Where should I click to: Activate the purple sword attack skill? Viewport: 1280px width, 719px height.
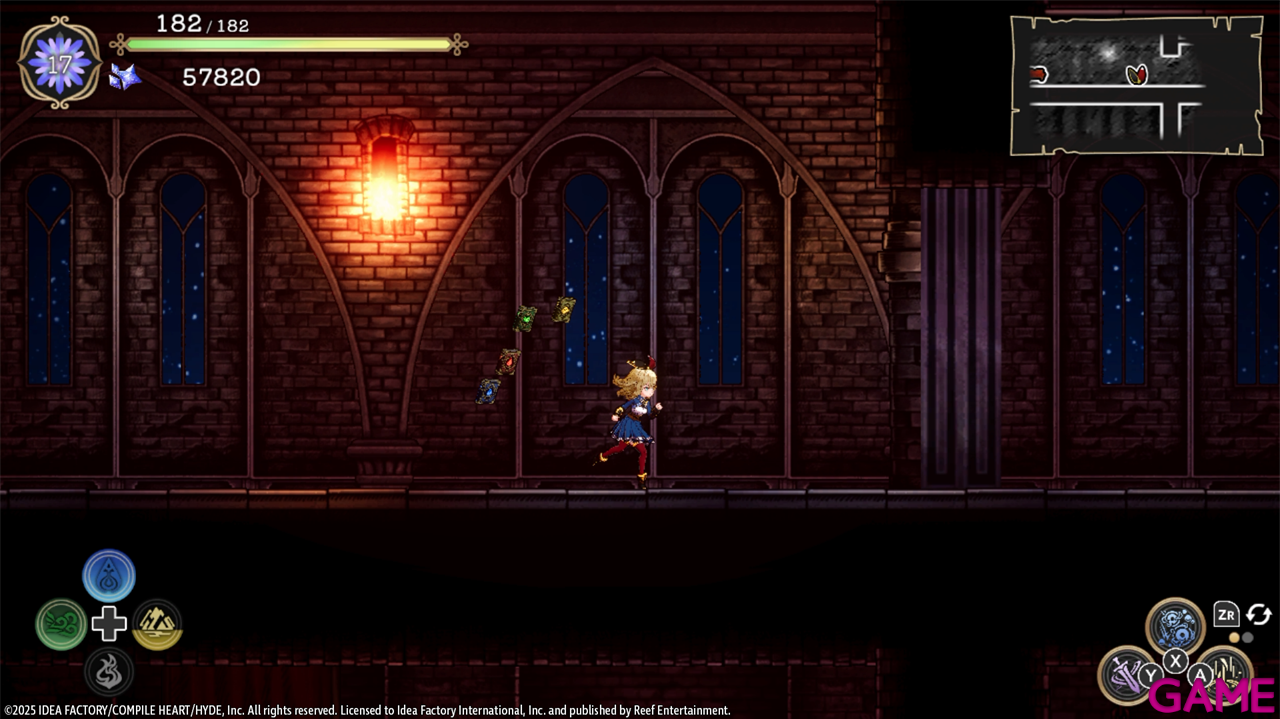[1127, 674]
